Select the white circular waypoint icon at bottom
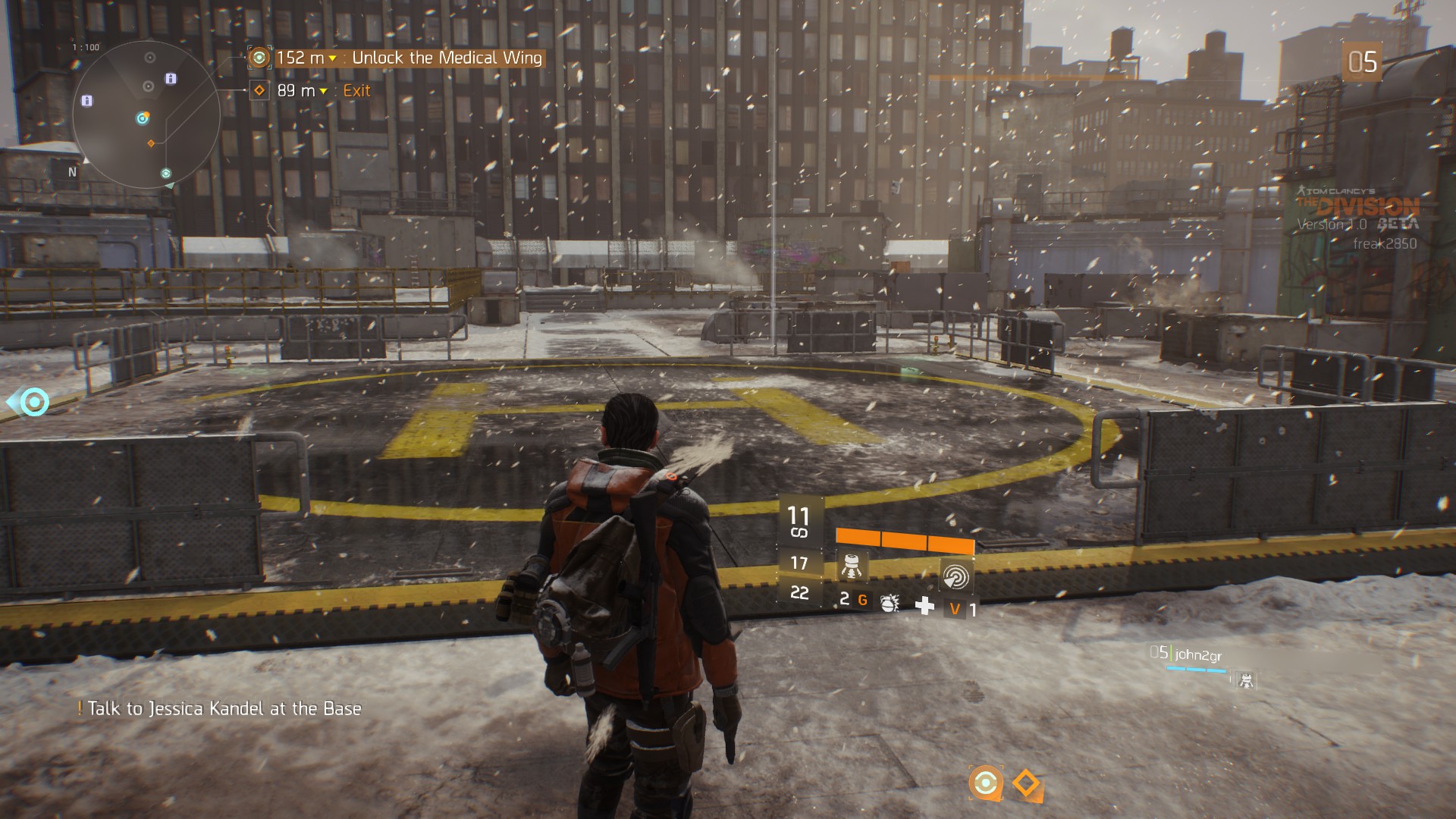 click(x=985, y=782)
